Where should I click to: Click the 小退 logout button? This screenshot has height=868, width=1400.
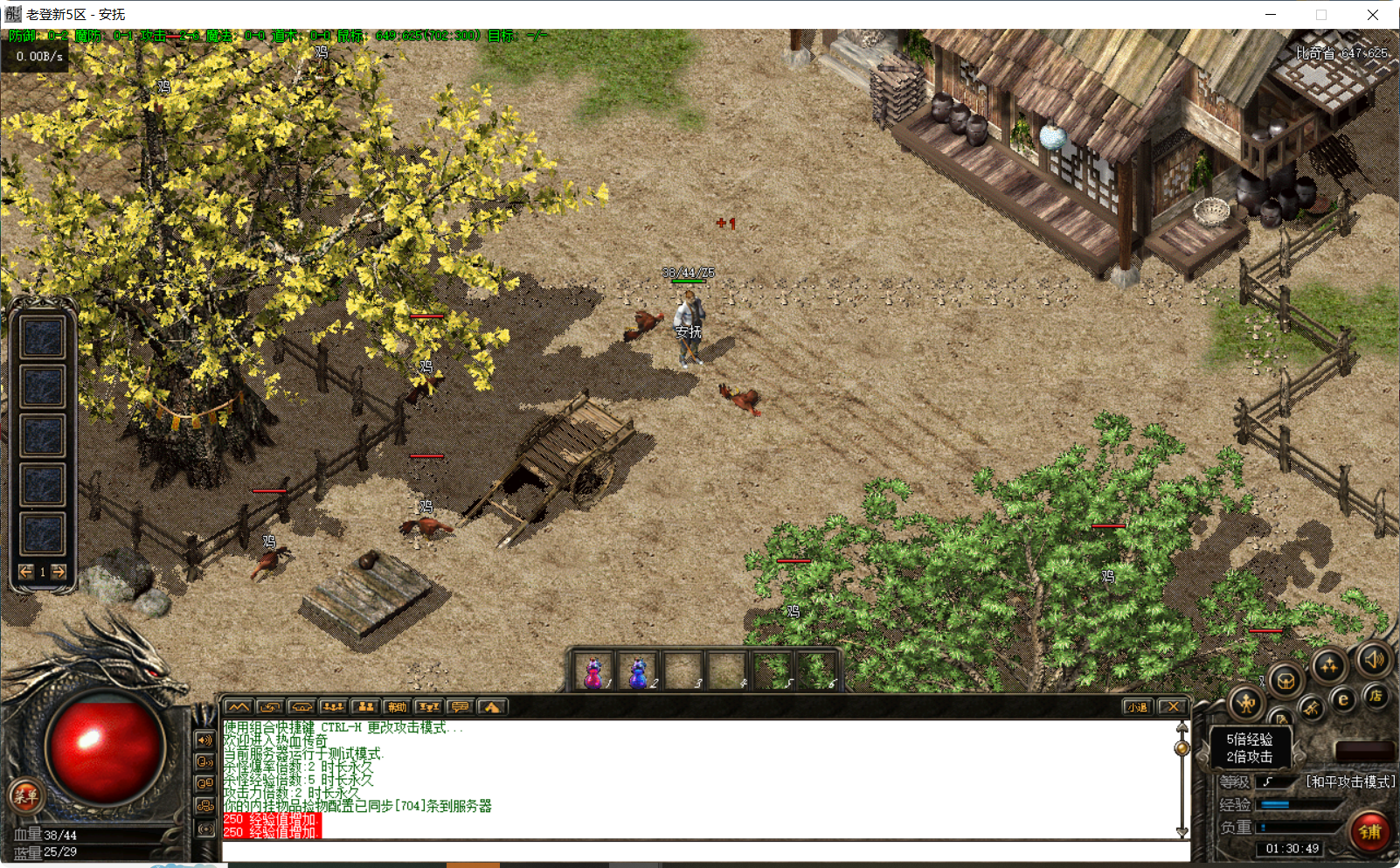tap(1137, 707)
